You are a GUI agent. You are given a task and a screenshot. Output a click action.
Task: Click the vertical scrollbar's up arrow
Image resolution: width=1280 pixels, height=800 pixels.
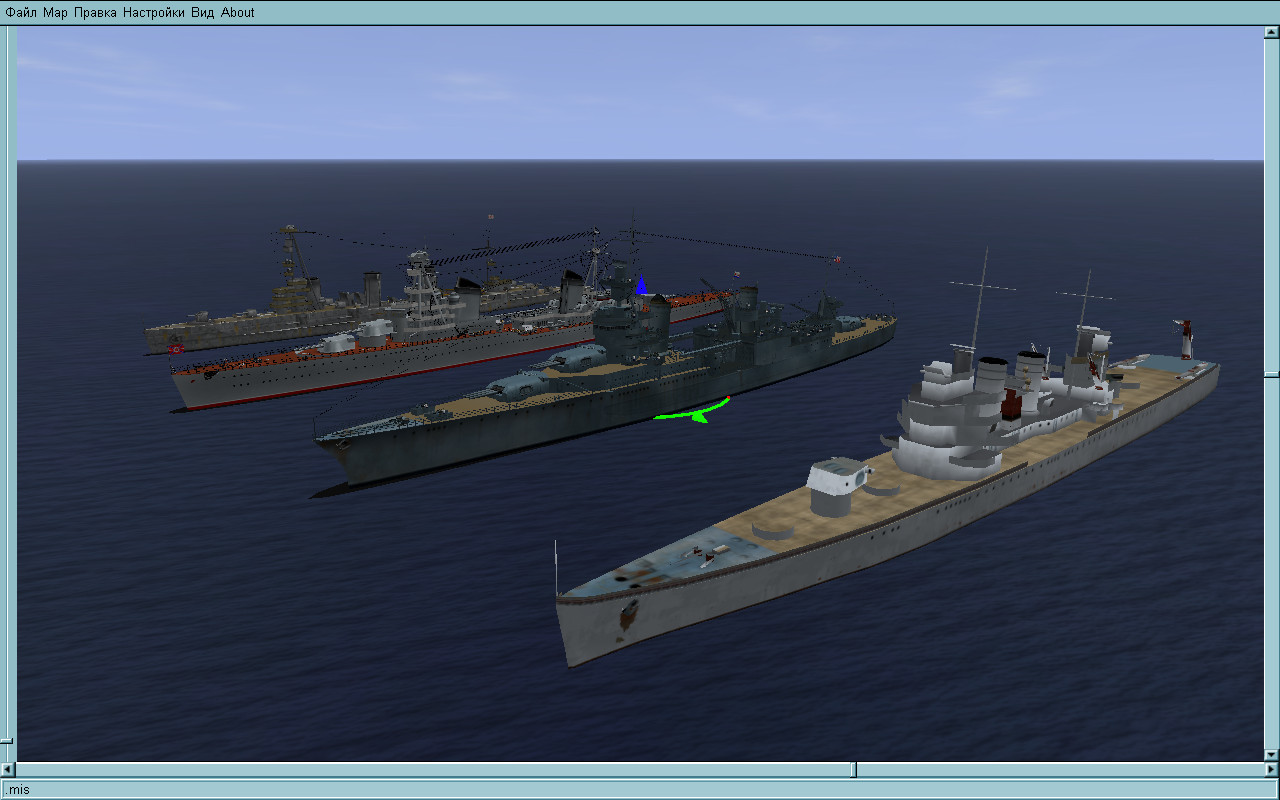(1271, 32)
